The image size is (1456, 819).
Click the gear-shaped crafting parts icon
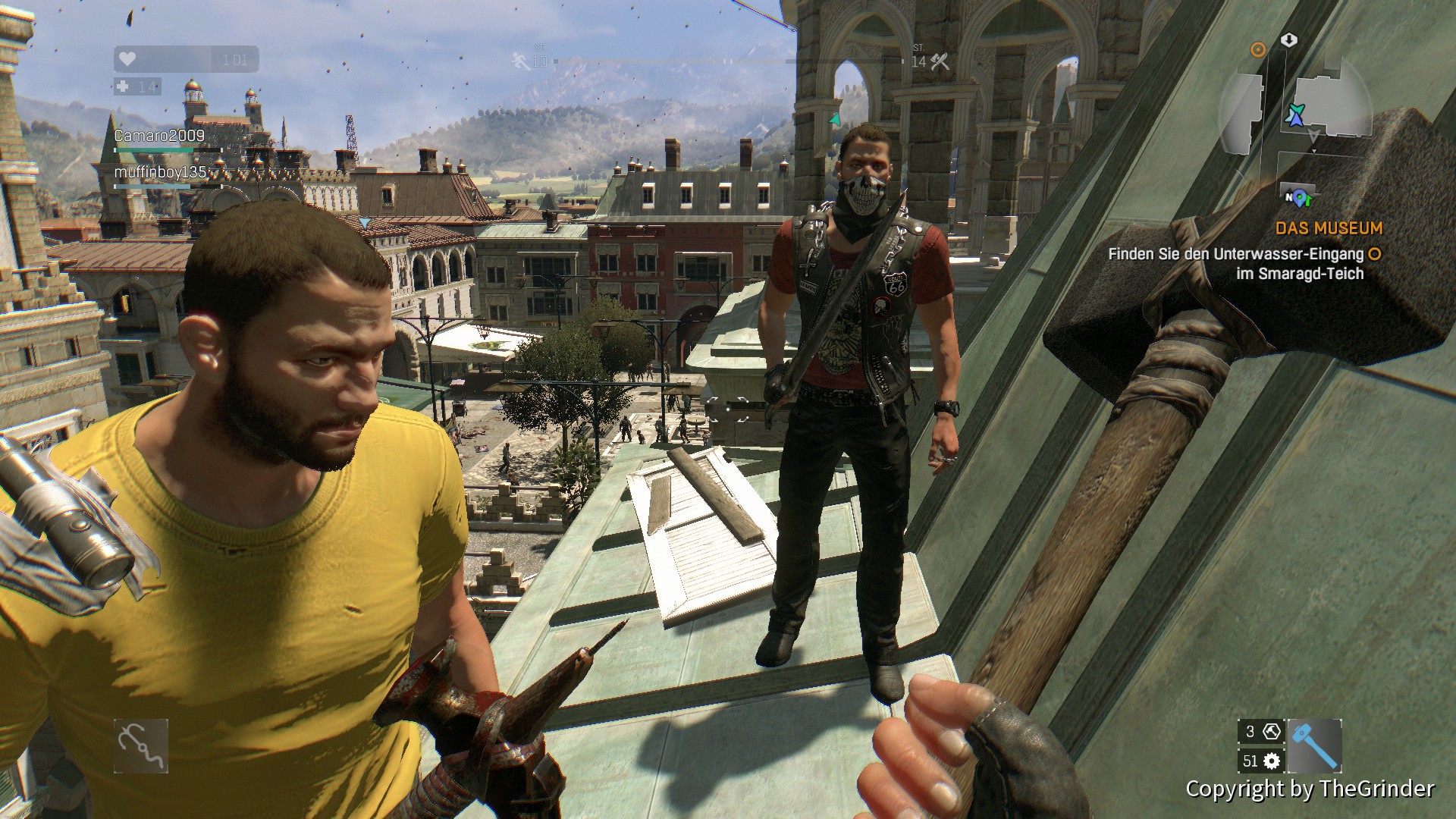(1272, 761)
